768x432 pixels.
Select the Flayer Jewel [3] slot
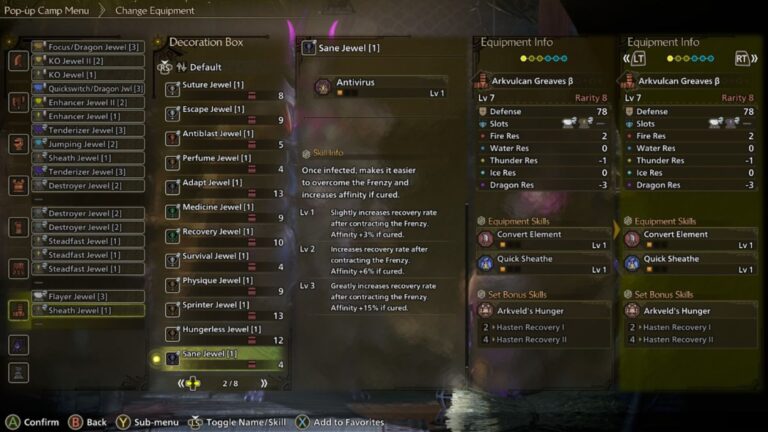(x=88, y=296)
